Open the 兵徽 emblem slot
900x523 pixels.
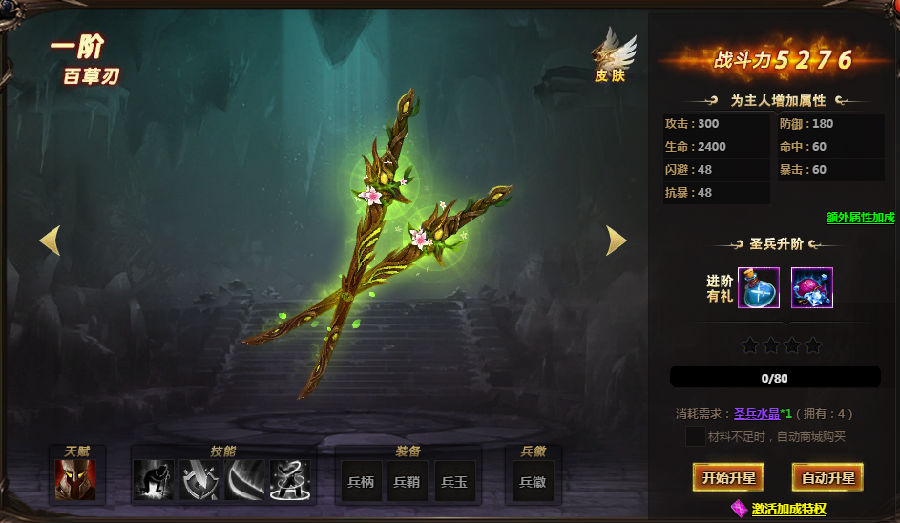[x=533, y=481]
